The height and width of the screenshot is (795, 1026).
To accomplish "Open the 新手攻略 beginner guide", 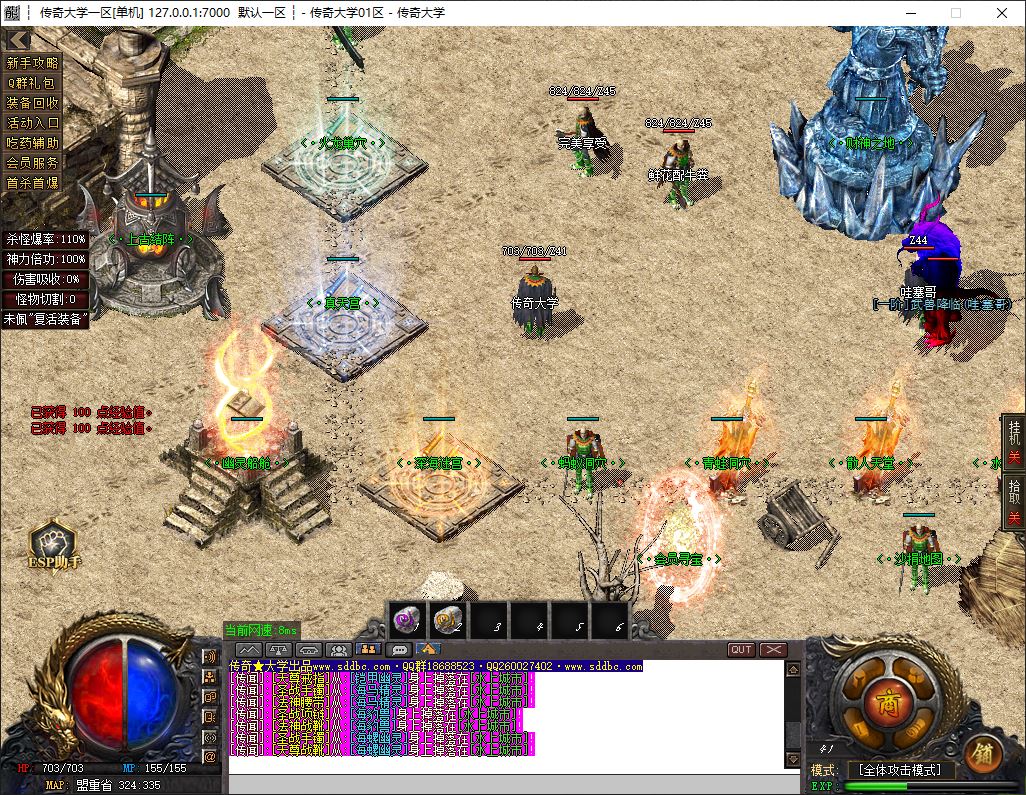I will tap(33, 63).
